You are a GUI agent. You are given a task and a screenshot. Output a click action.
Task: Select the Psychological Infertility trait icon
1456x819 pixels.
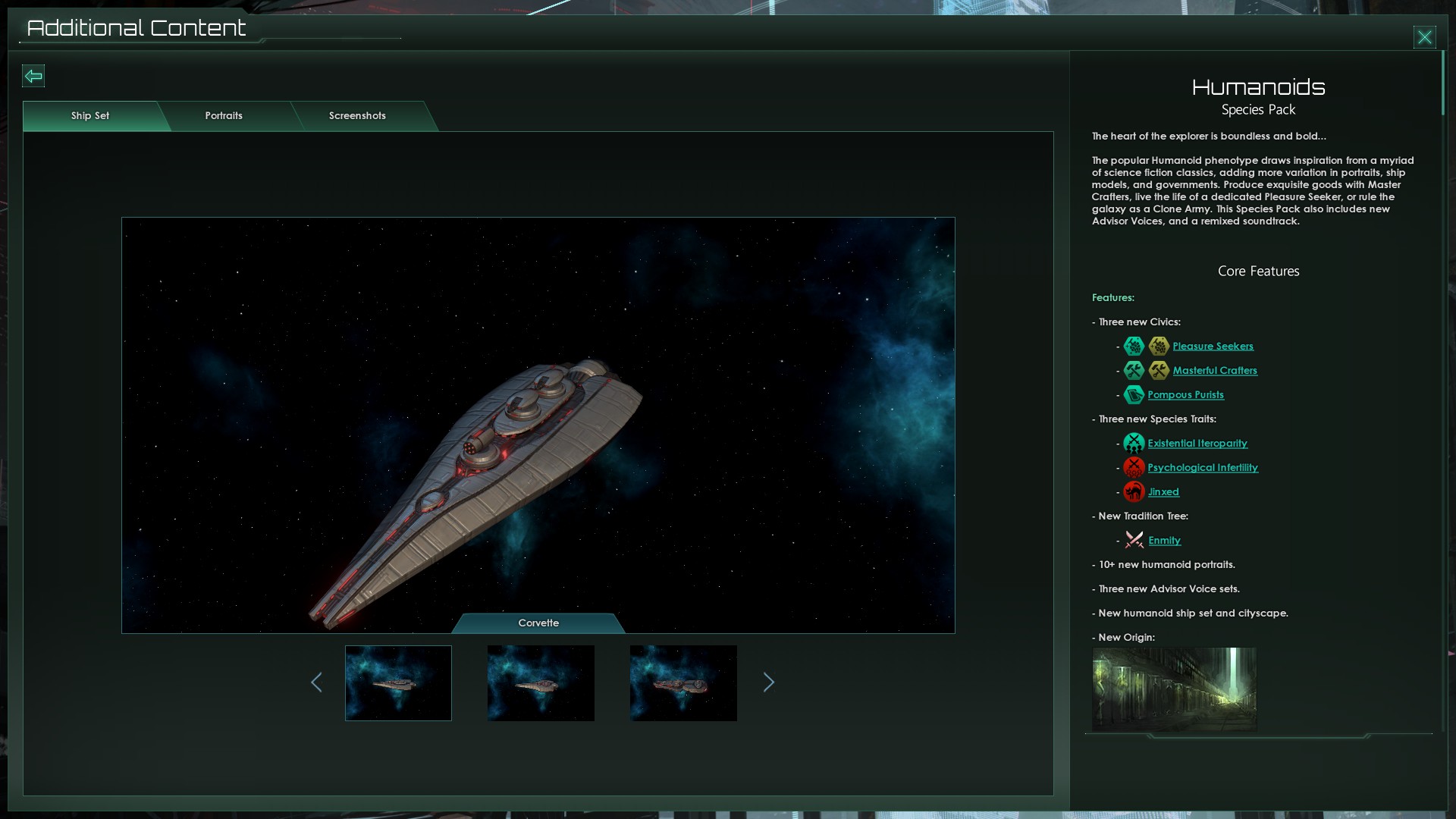click(x=1134, y=467)
